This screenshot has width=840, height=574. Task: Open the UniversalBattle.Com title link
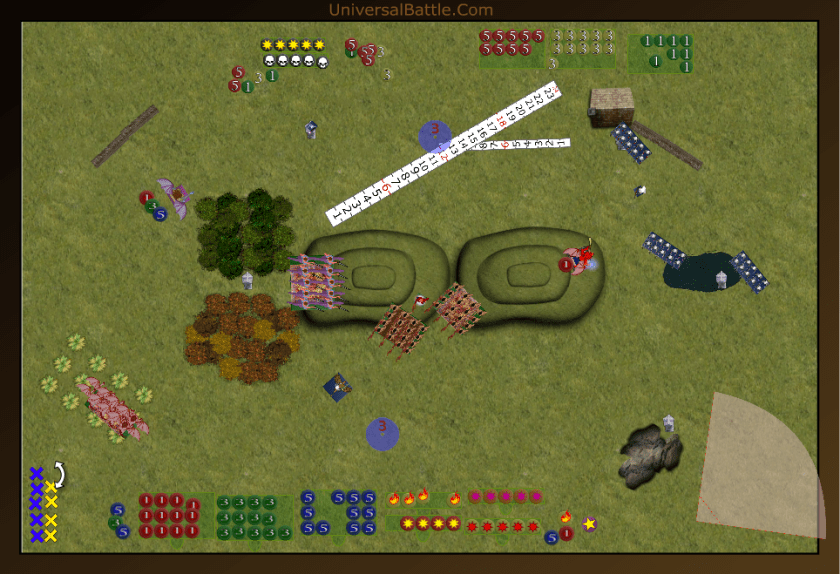click(x=410, y=10)
